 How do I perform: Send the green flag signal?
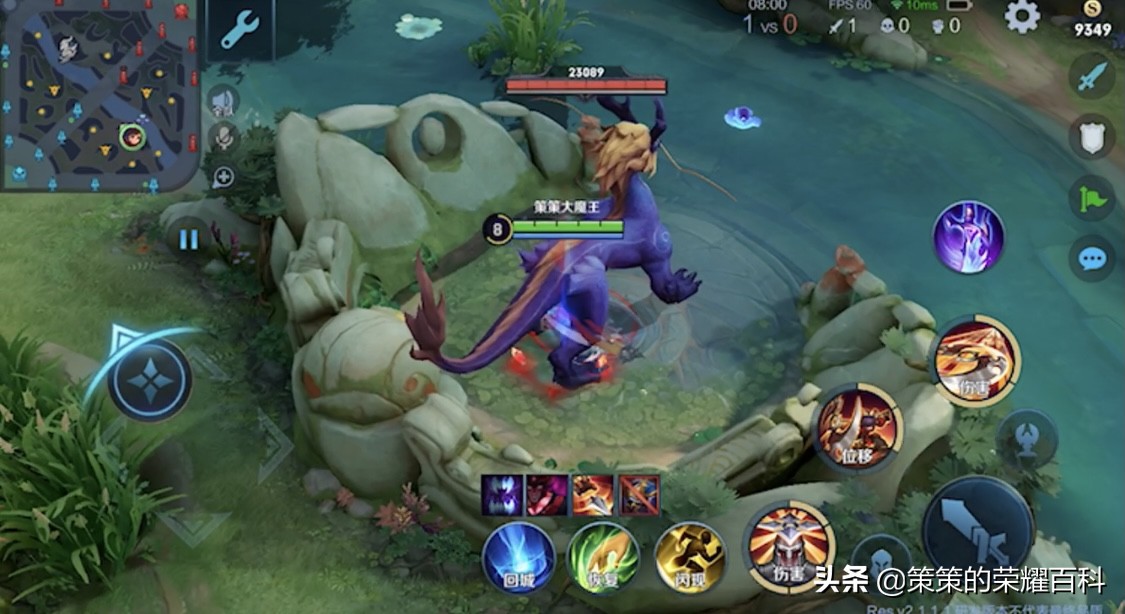tap(1092, 197)
